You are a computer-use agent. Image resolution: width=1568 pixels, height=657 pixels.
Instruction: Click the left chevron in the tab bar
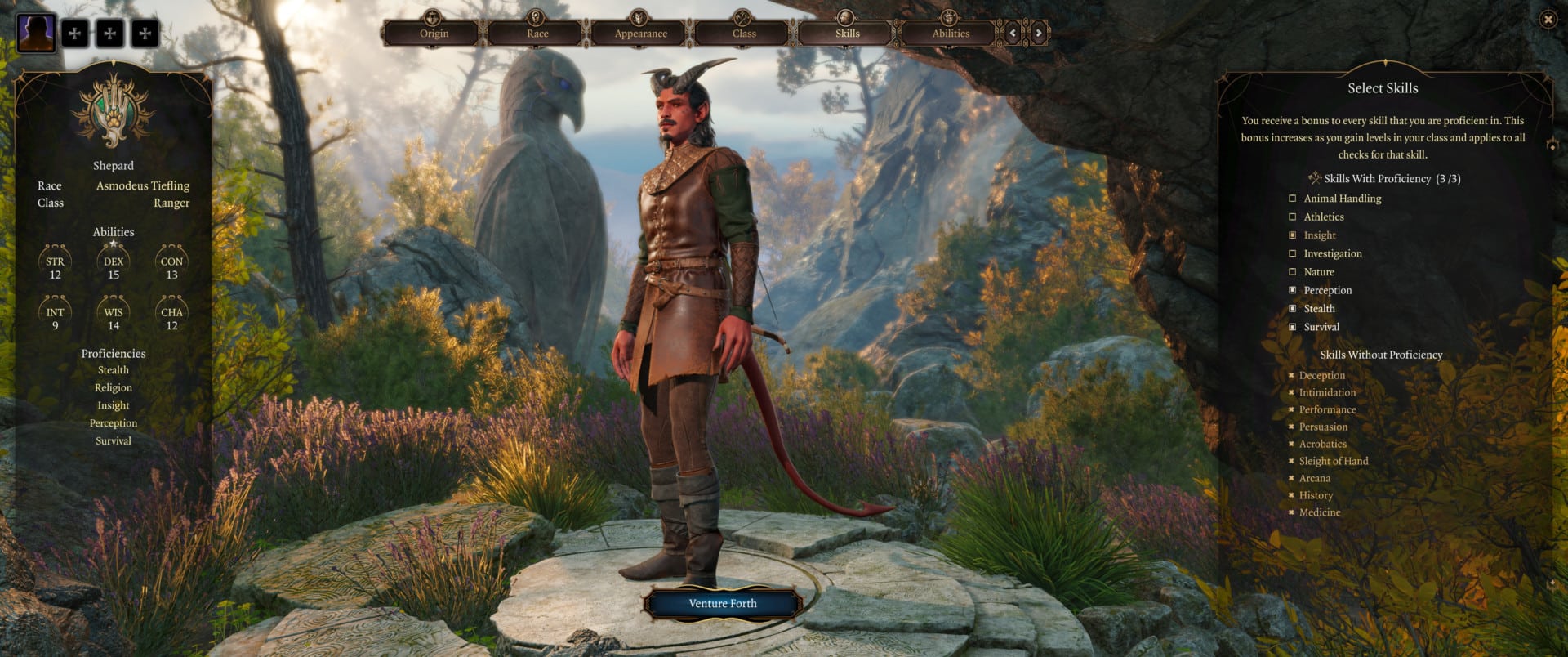coord(1013,34)
